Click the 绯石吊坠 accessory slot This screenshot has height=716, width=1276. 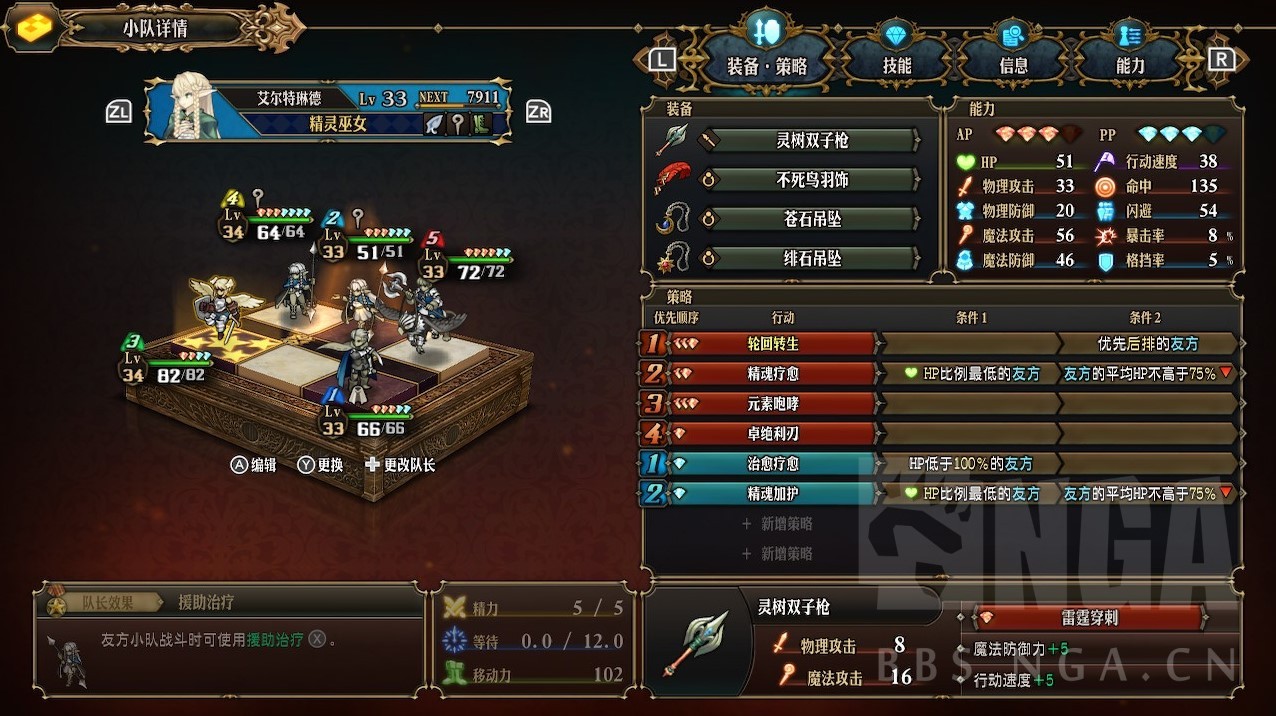811,258
